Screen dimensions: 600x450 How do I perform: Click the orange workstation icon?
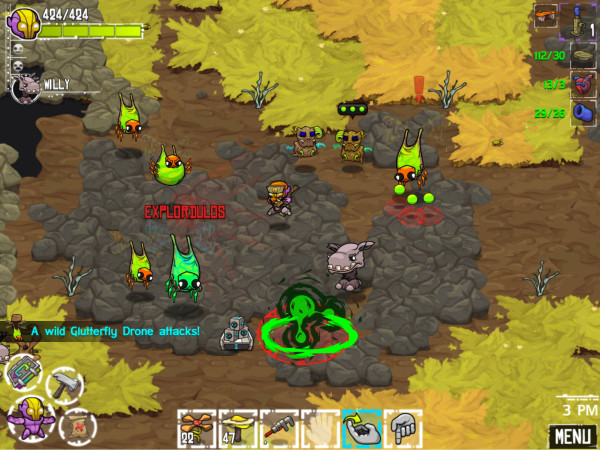click(545, 14)
